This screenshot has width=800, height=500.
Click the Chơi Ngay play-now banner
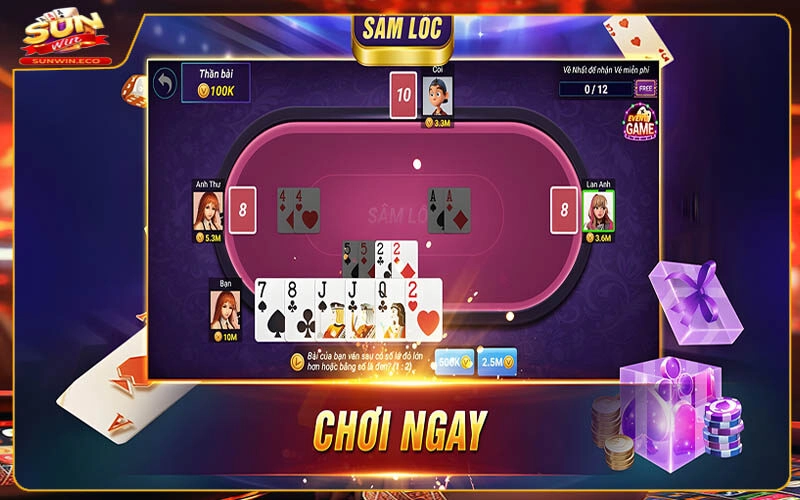pos(400,430)
